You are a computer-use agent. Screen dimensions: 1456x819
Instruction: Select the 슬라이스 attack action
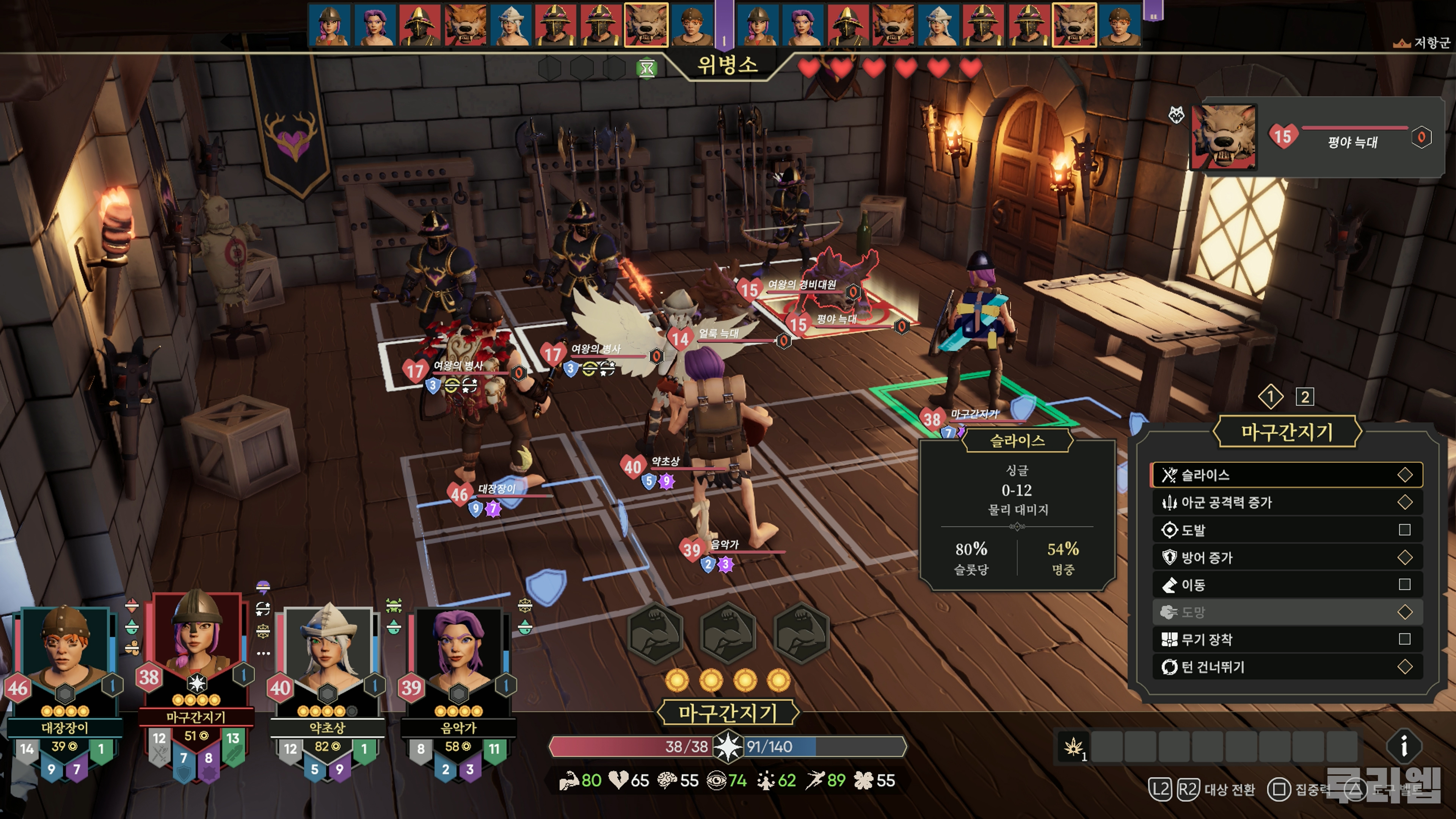click(x=1287, y=475)
